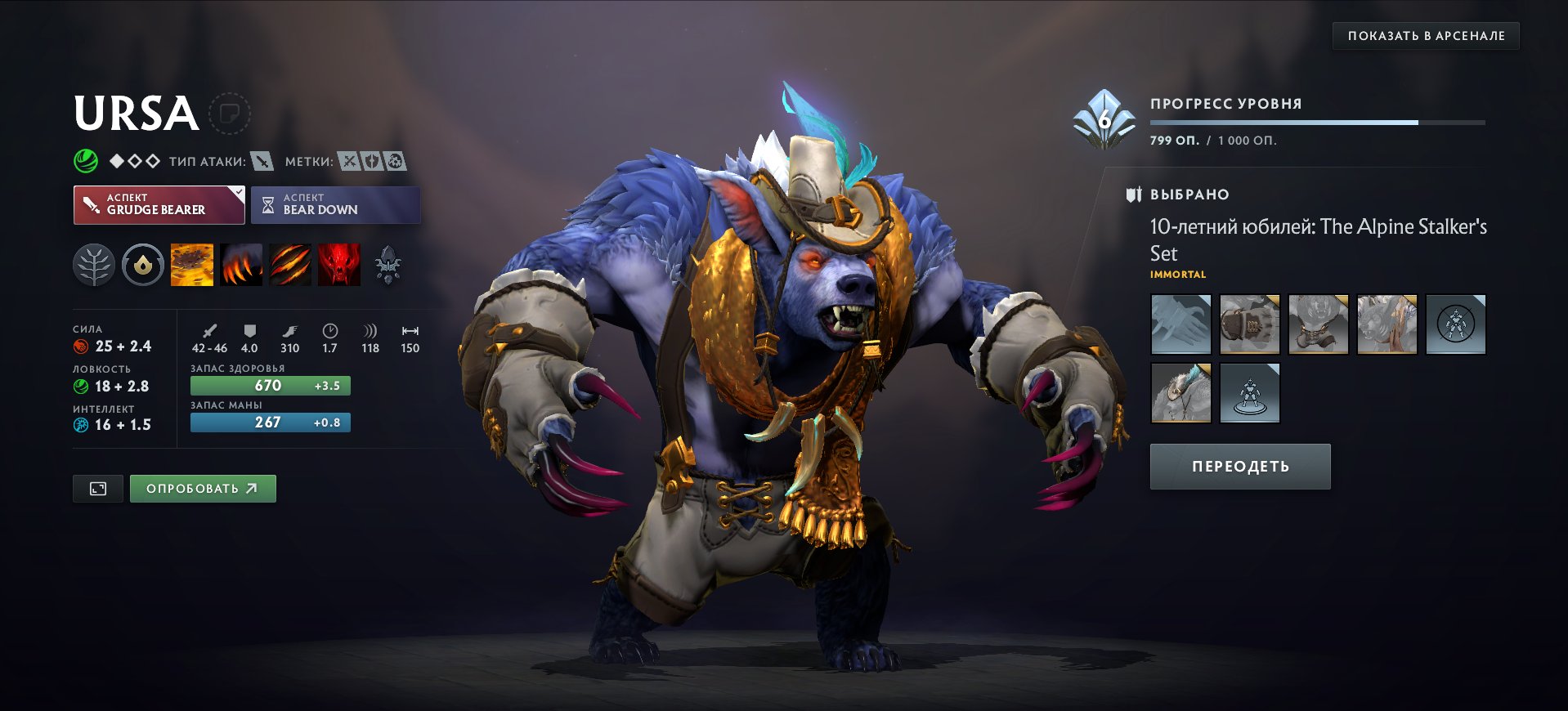Screen dimensions: 1568x711
Task: Click the crossed swords Carry role mark
Action: [x=349, y=160]
